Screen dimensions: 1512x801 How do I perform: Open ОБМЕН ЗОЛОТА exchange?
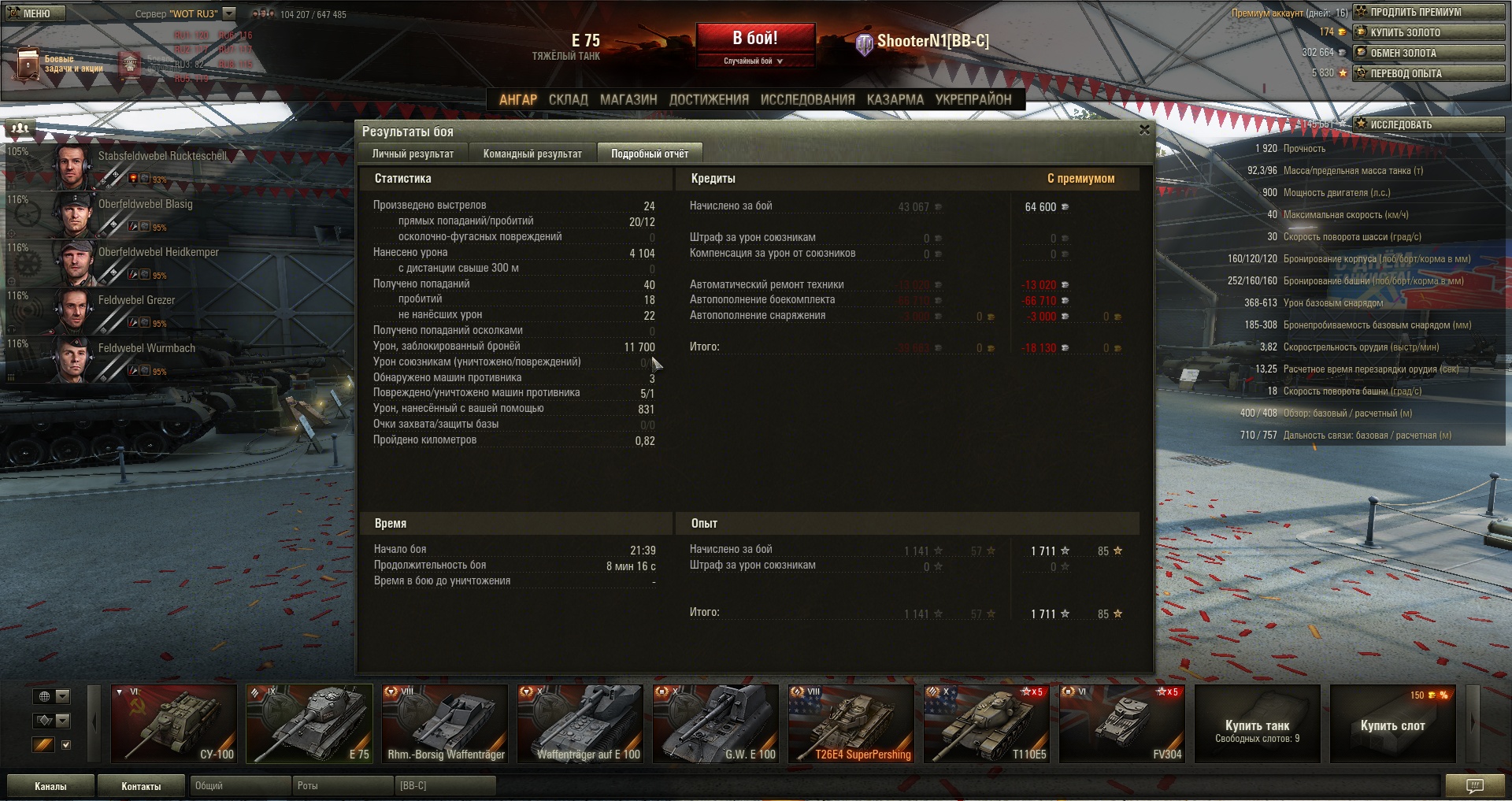[1429, 53]
